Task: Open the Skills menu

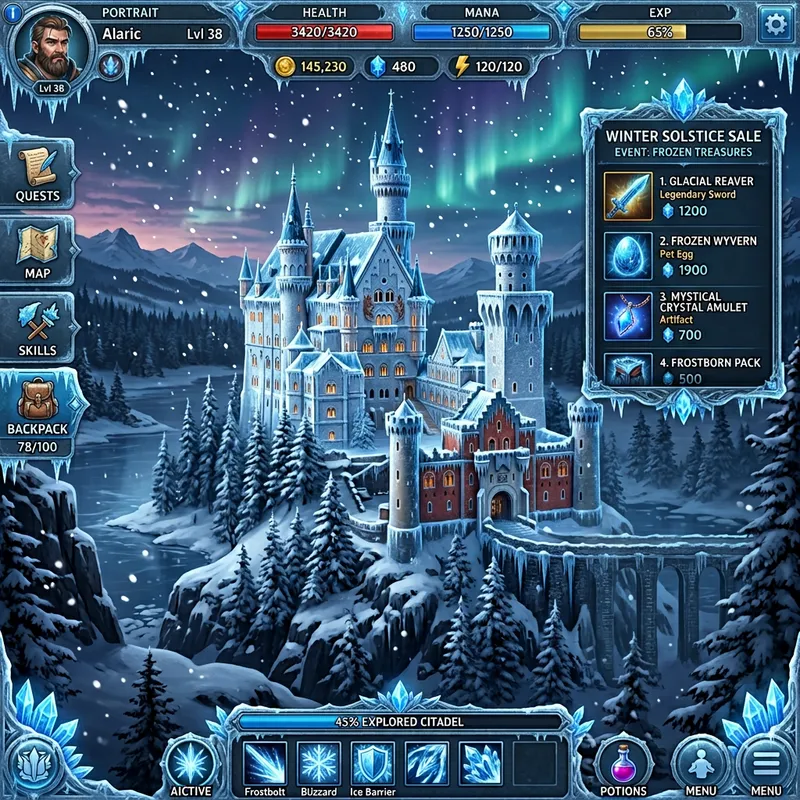Action: coord(38,328)
